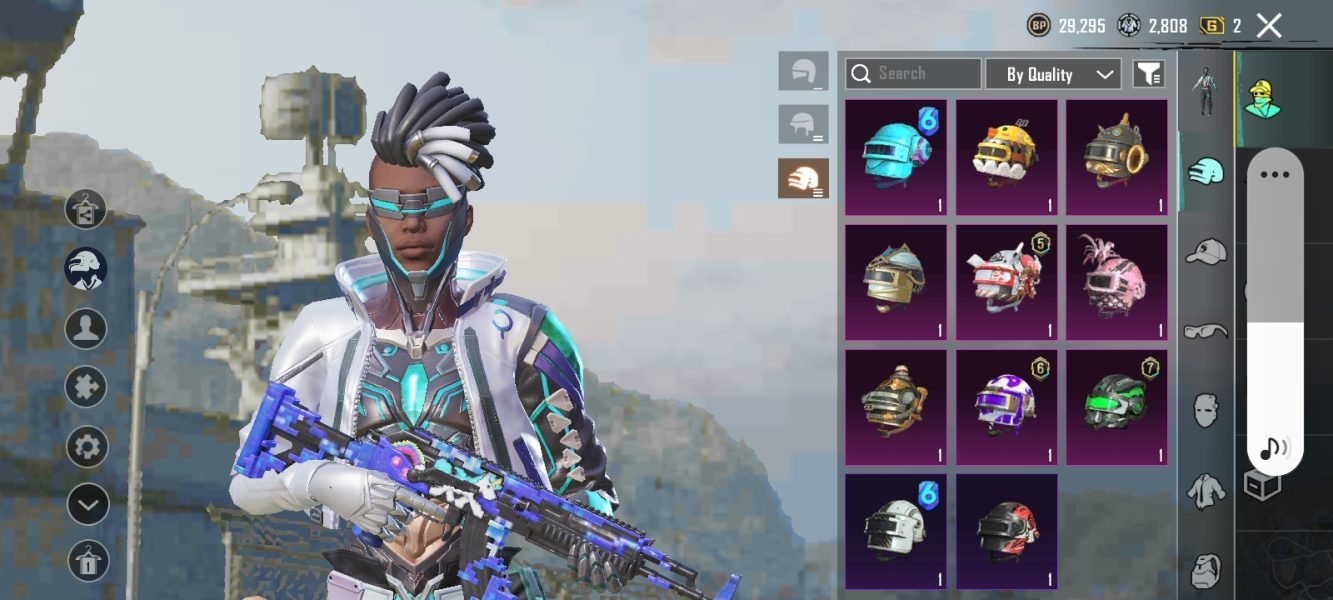The width and height of the screenshot is (1333, 600).
Task: Open the gear settings icon
Action: pos(87,446)
